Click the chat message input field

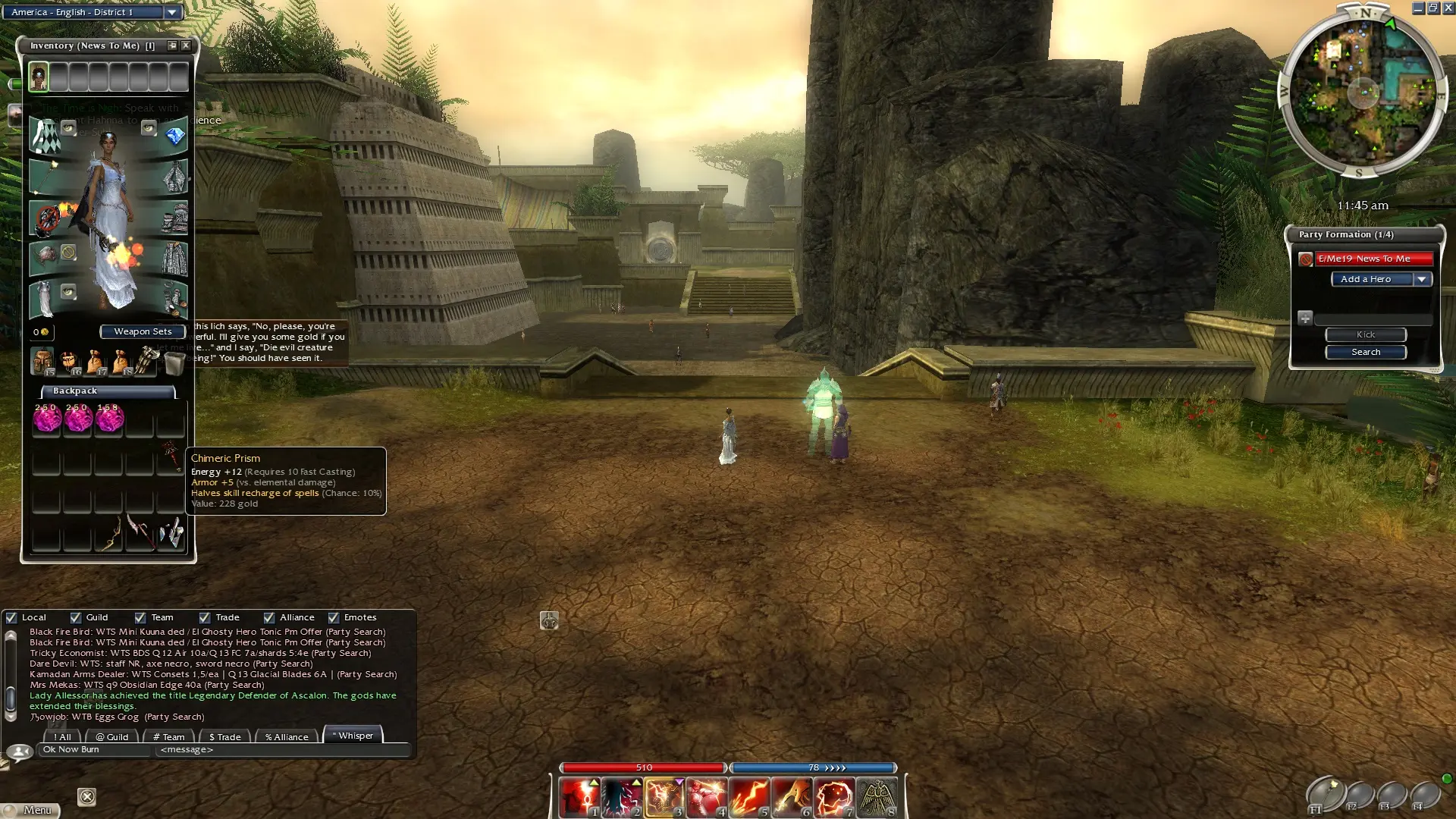click(281, 750)
